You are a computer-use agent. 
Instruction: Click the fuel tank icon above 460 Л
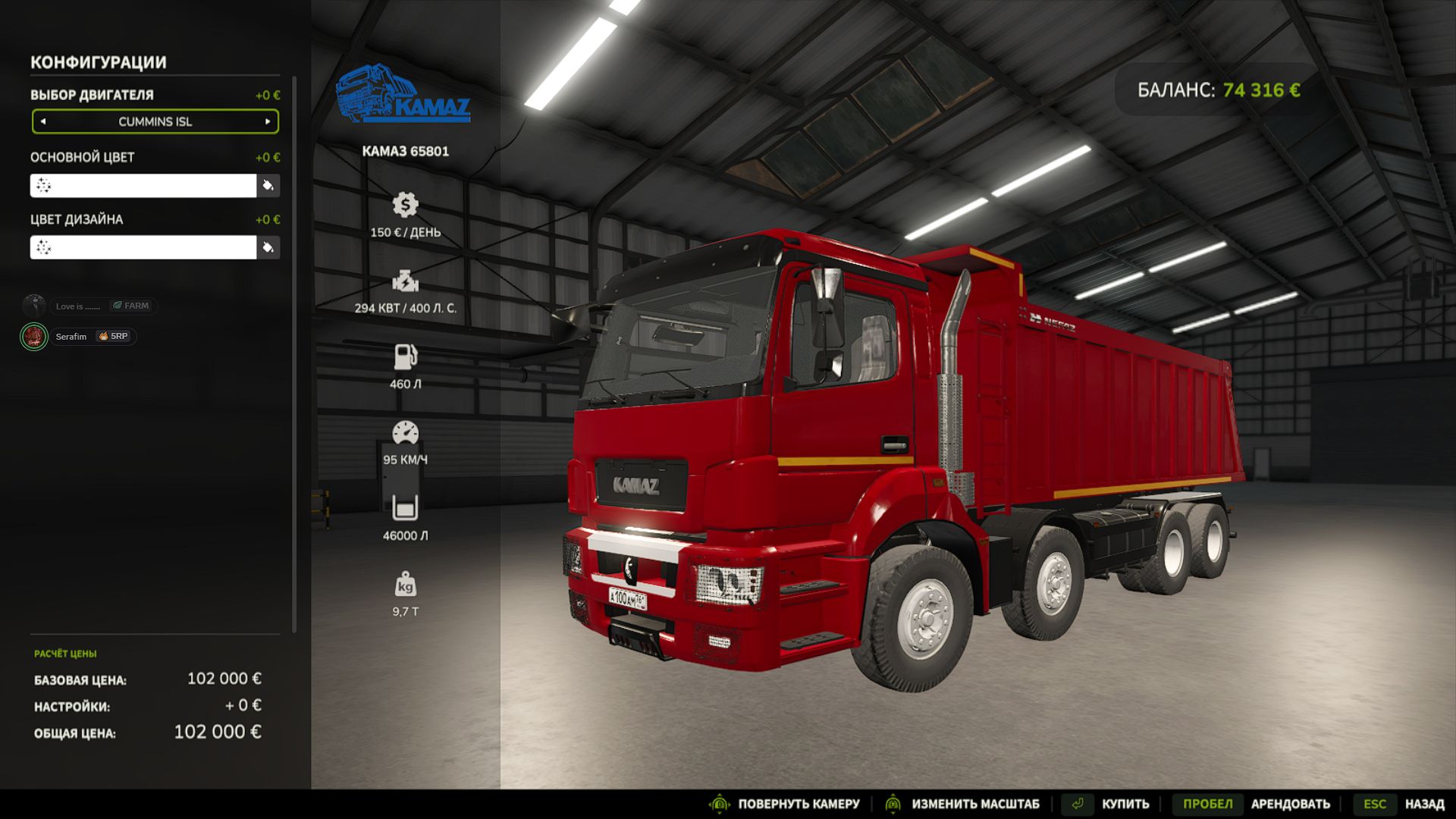(406, 356)
